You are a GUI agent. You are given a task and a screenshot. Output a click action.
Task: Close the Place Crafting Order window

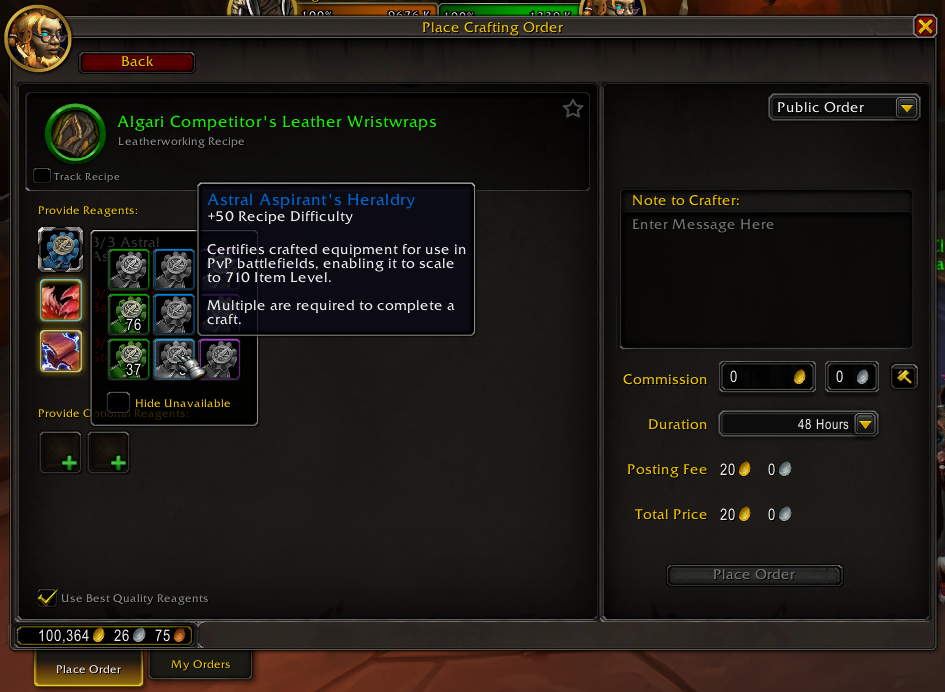click(x=925, y=27)
